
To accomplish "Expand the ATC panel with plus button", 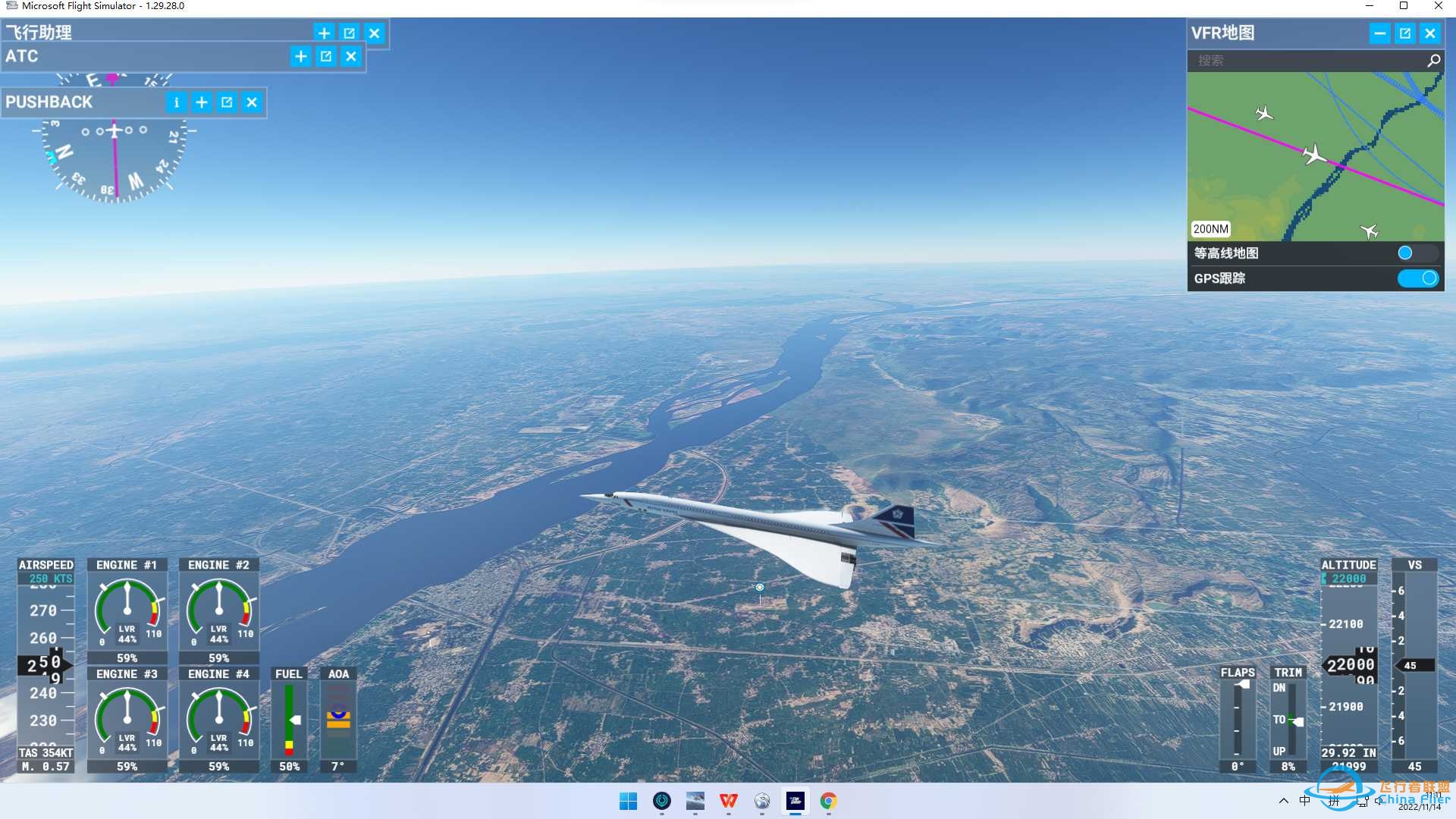I will pos(300,56).
